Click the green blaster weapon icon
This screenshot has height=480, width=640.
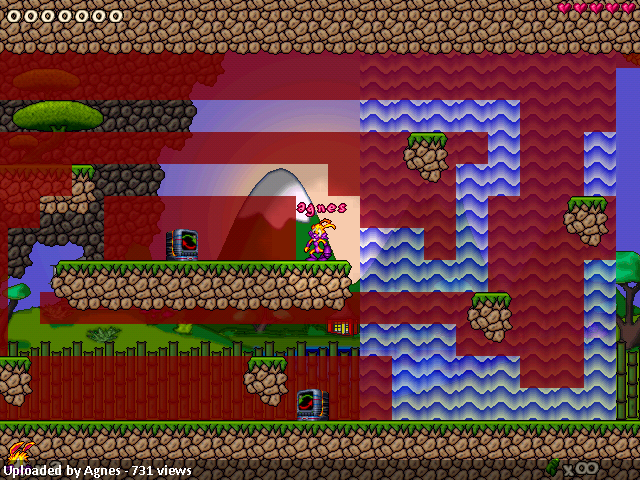[x=553, y=467]
